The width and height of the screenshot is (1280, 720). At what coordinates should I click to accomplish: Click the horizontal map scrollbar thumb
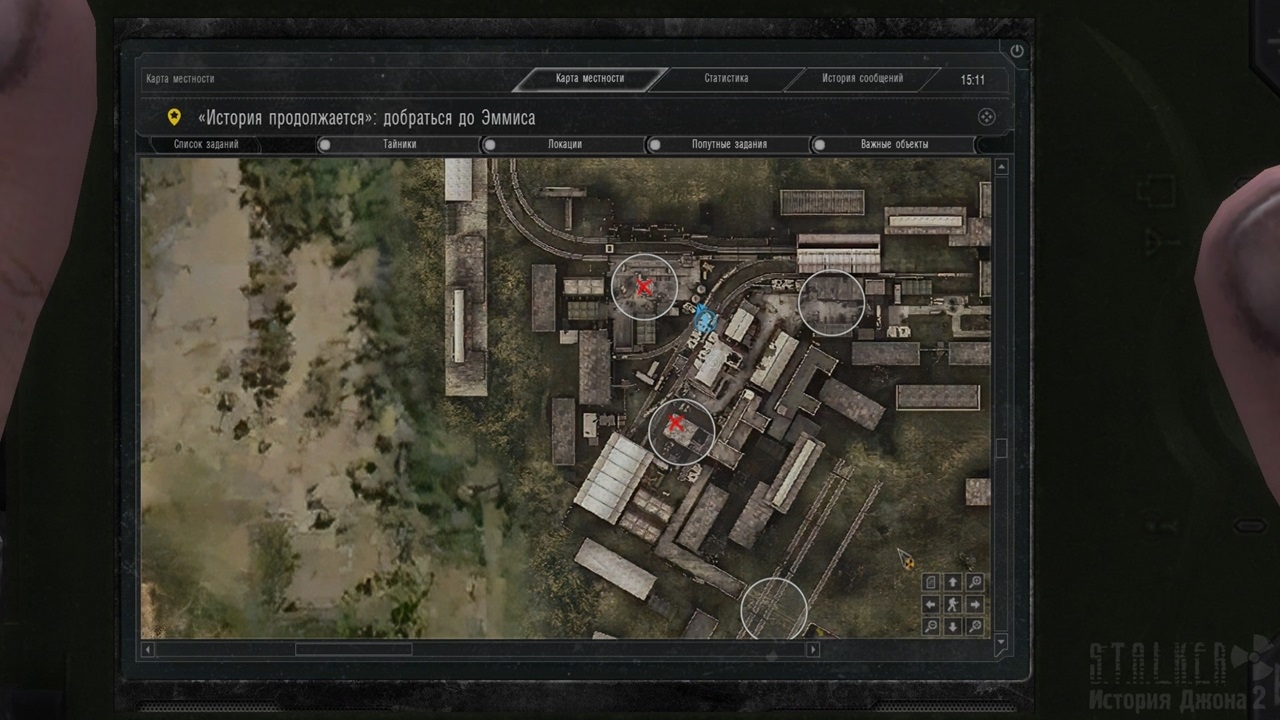[353, 649]
